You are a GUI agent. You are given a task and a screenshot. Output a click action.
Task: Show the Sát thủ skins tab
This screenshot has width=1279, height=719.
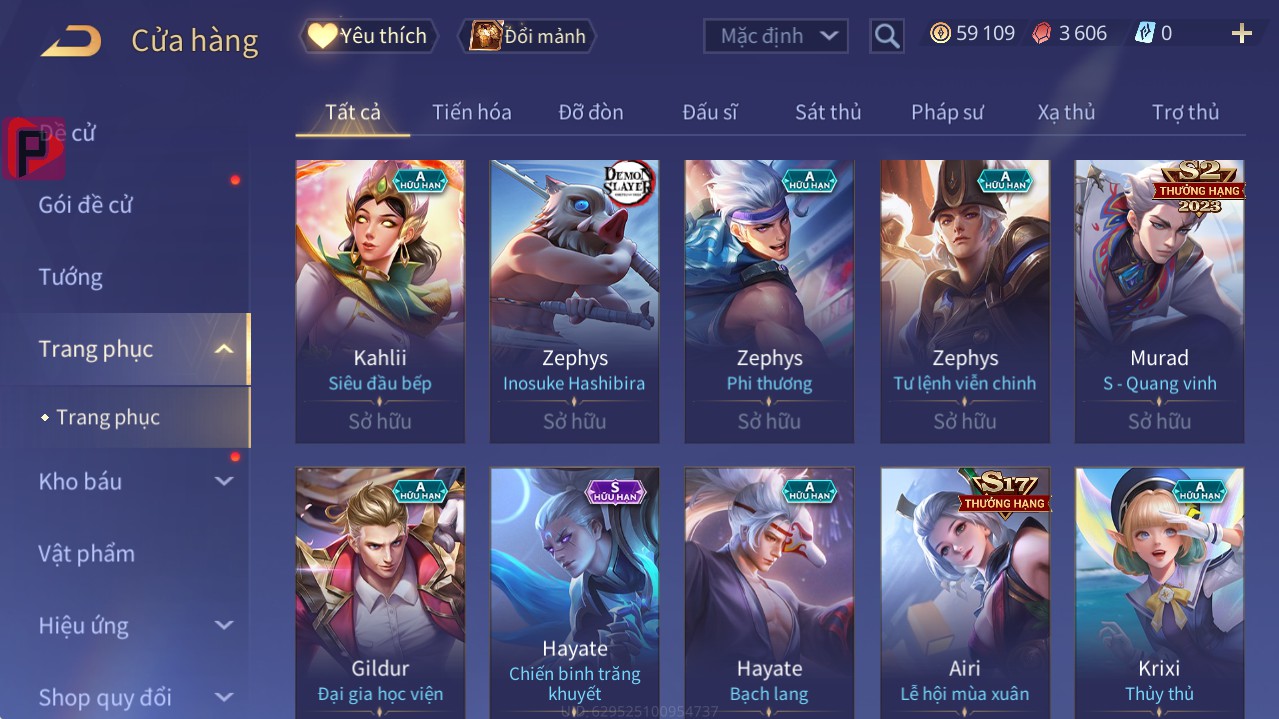pos(827,112)
